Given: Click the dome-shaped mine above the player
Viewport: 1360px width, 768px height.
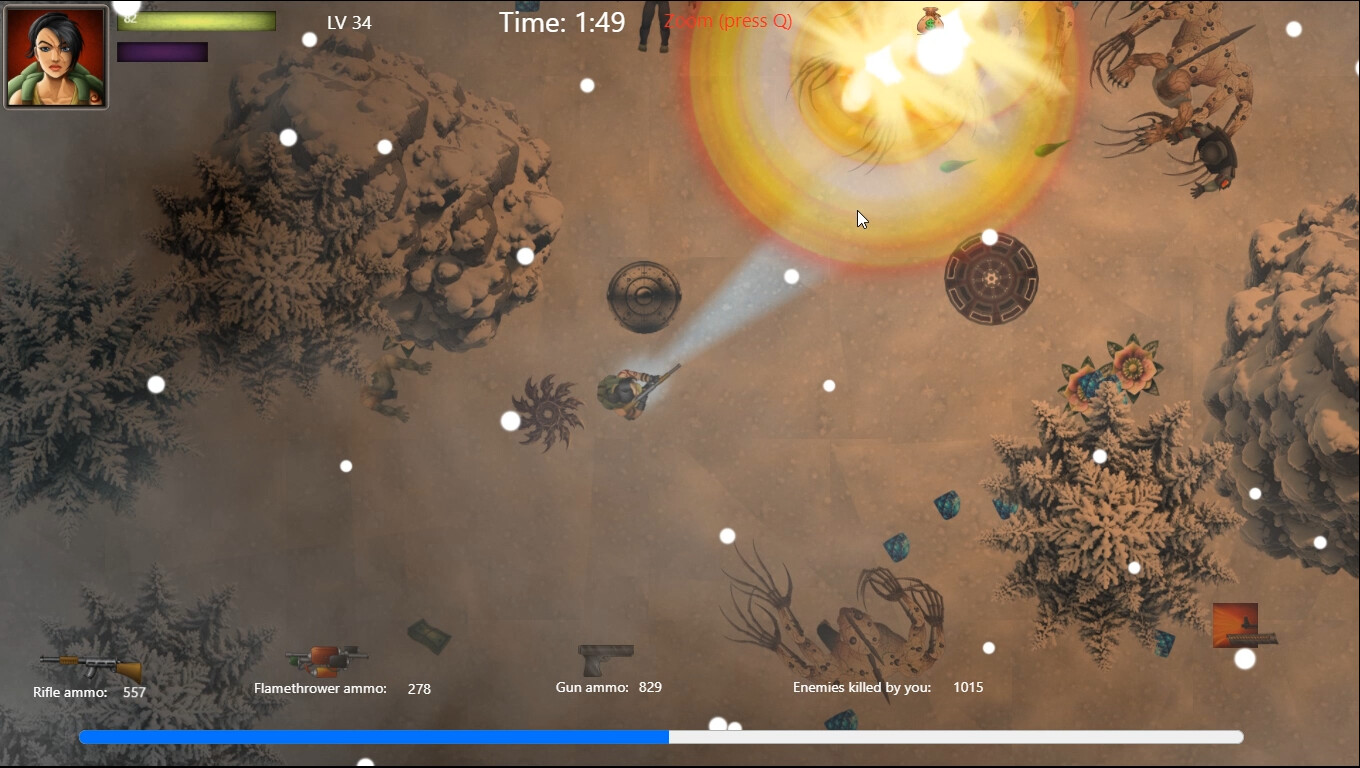Looking at the screenshot, I should coord(645,297).
